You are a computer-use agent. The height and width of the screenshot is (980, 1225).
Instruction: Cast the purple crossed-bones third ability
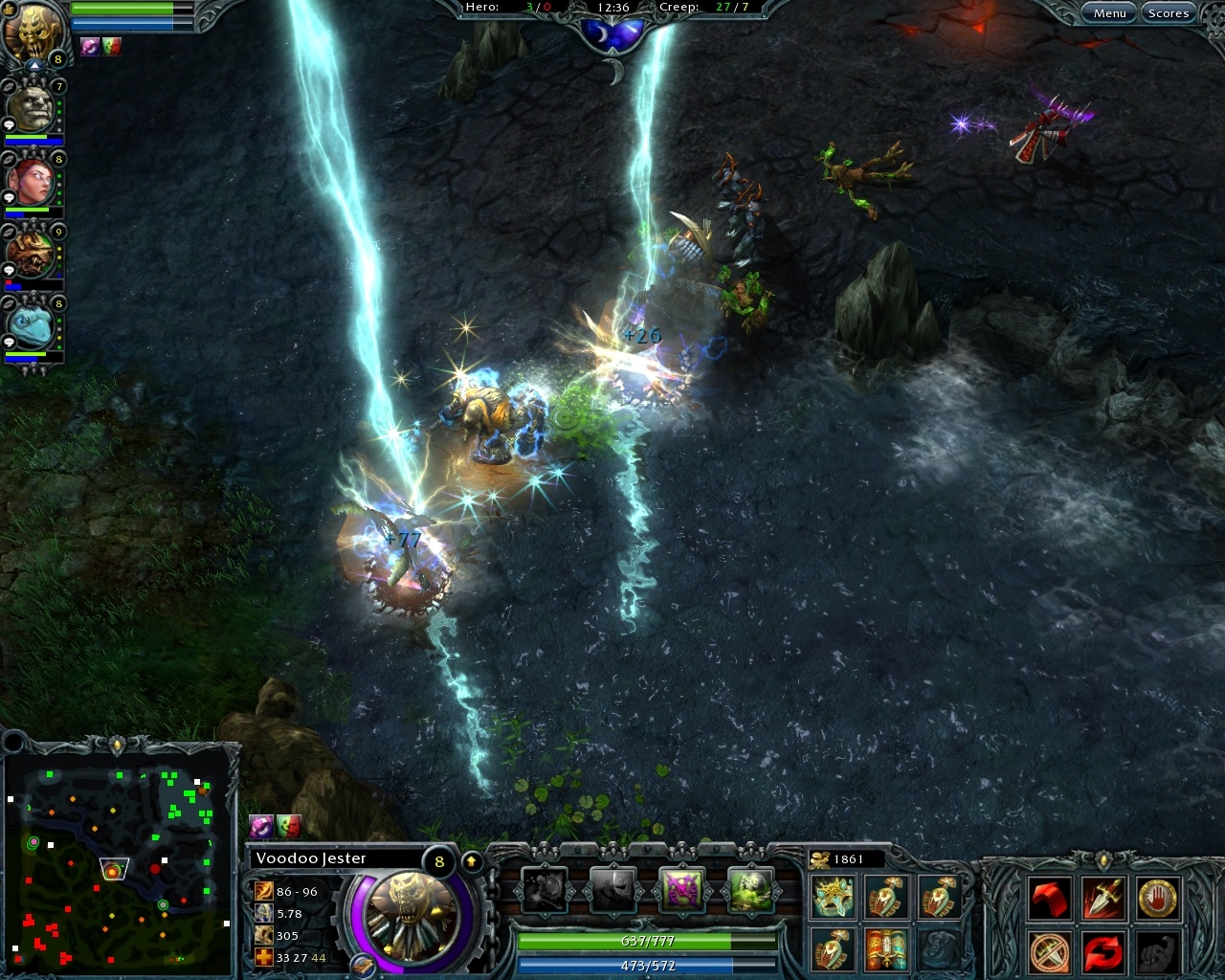(x=682, y=890)
